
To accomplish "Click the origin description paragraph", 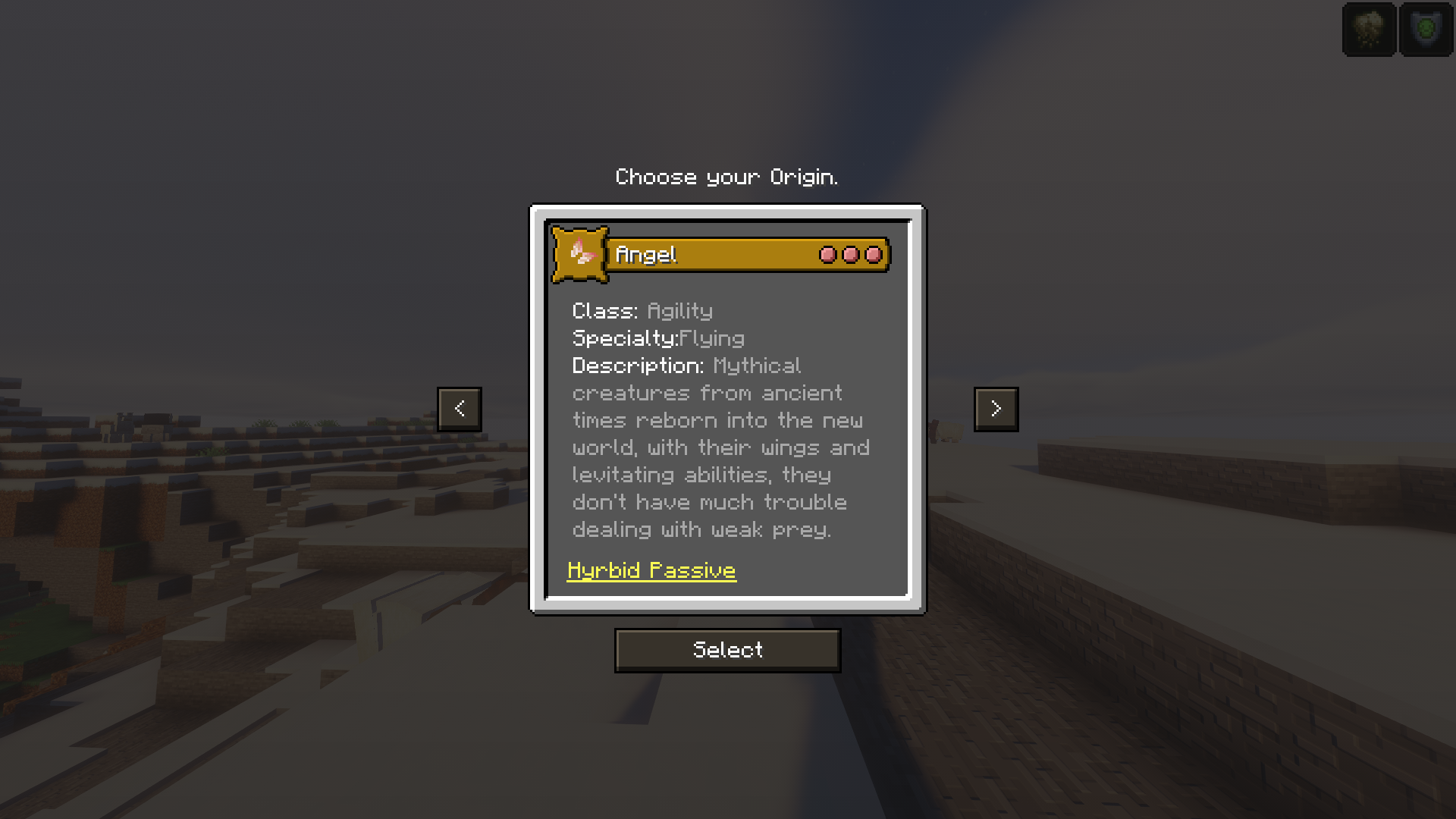I will tap(720, 447).
